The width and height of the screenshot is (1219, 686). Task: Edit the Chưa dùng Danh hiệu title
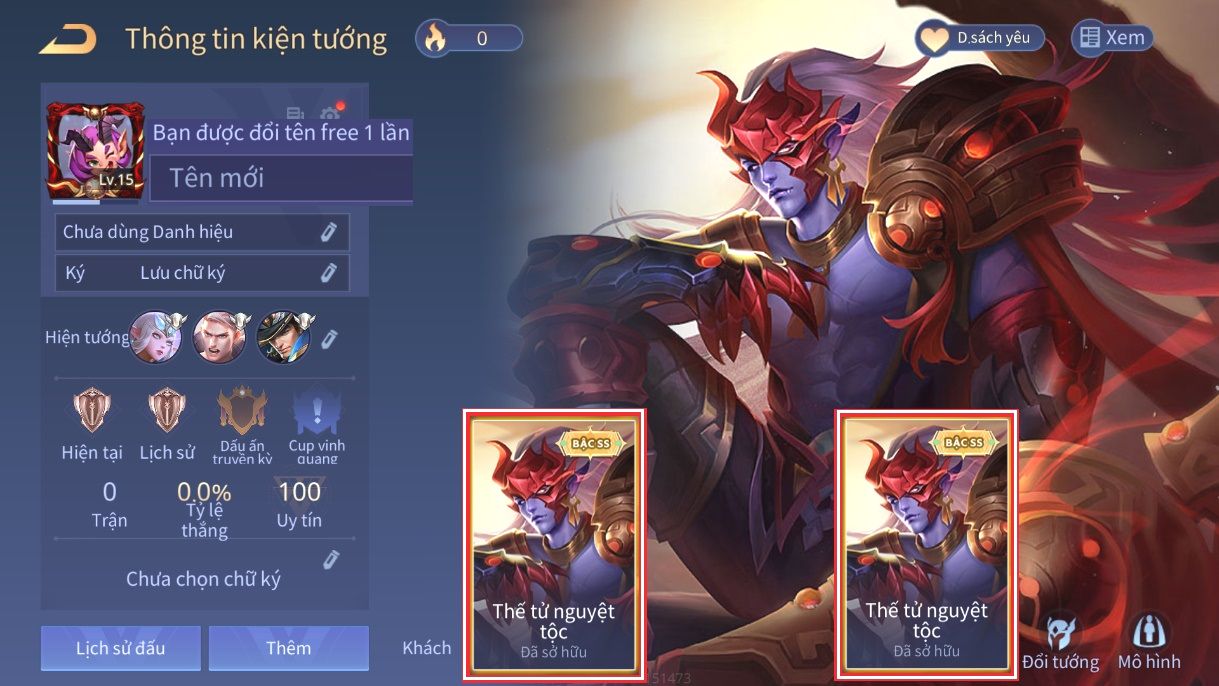[328, 232]
